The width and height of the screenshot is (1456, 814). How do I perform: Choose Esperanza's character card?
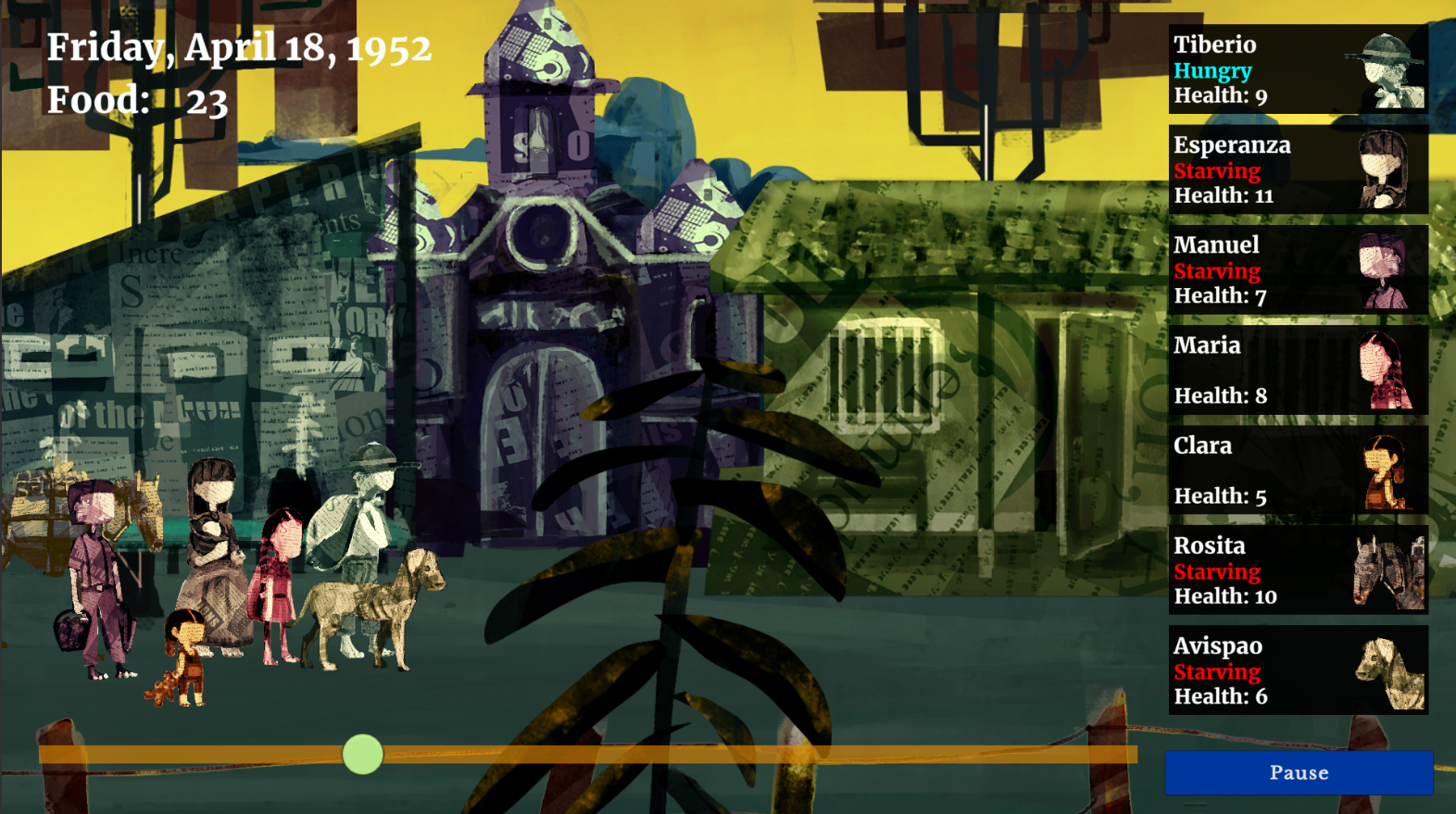click(1298, 169)
